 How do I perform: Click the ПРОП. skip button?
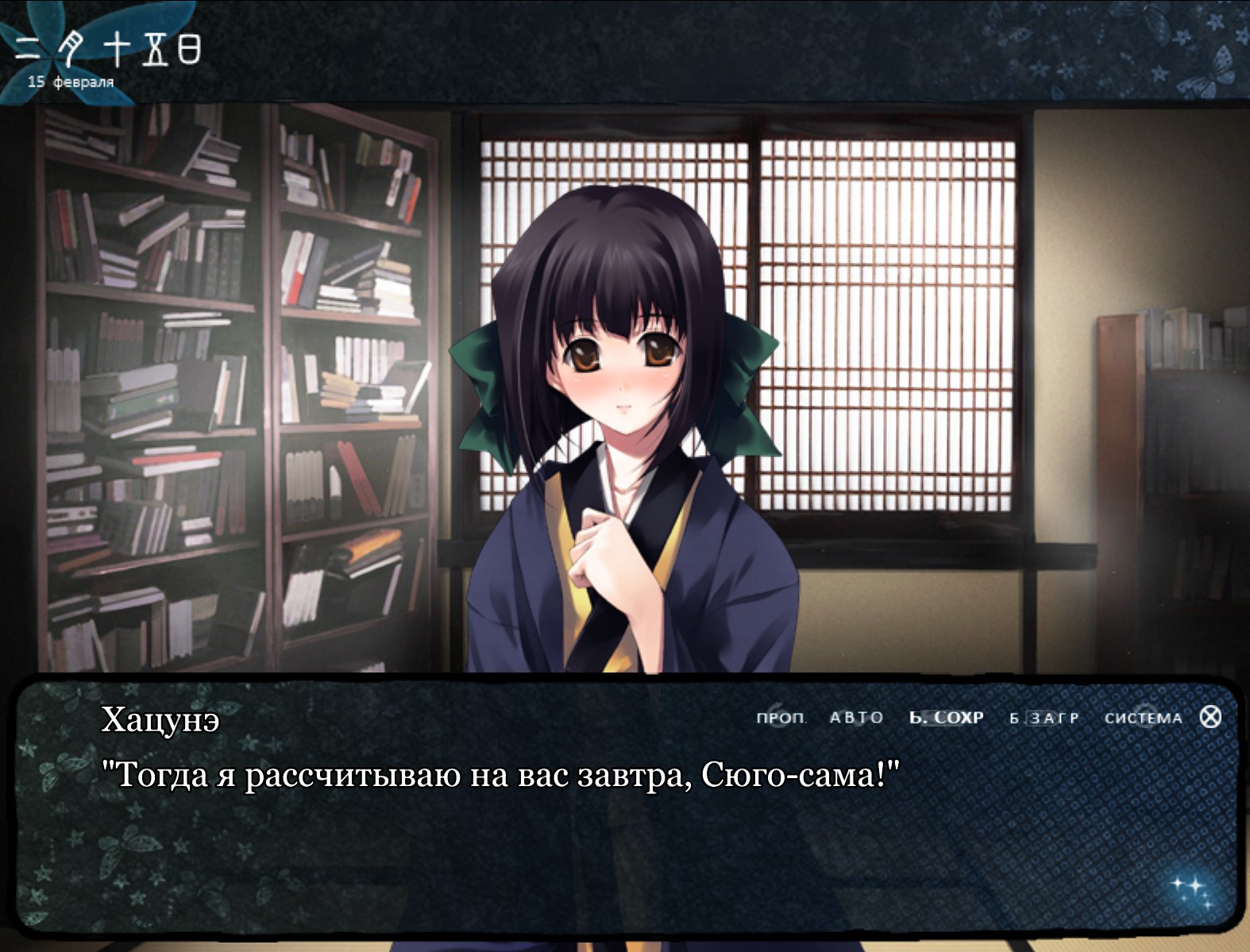click(x=781, y=718)
